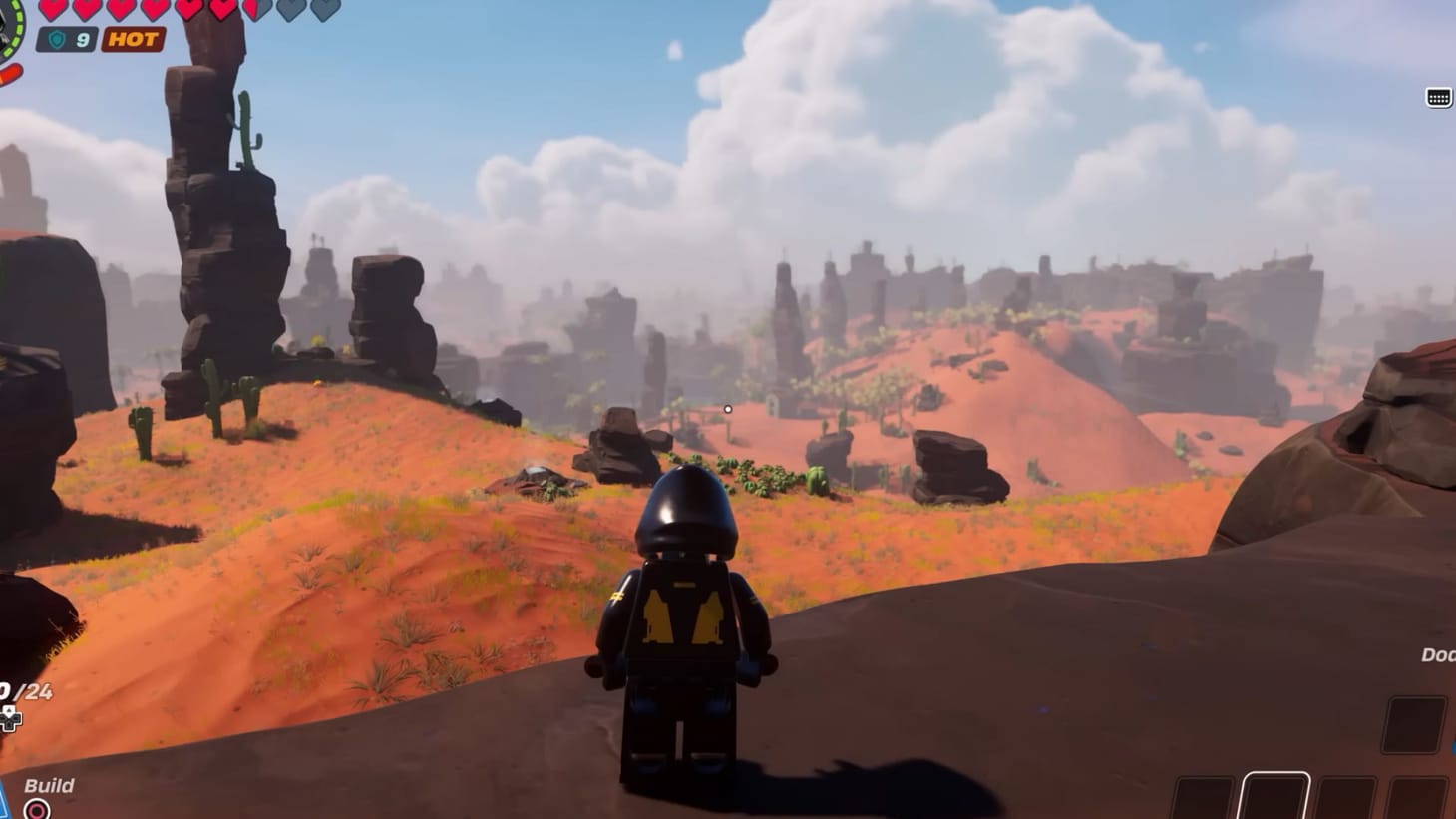1456x819 pixels.
Task: Click the keyboard input indicator top right
Action: pos(1437,96)
